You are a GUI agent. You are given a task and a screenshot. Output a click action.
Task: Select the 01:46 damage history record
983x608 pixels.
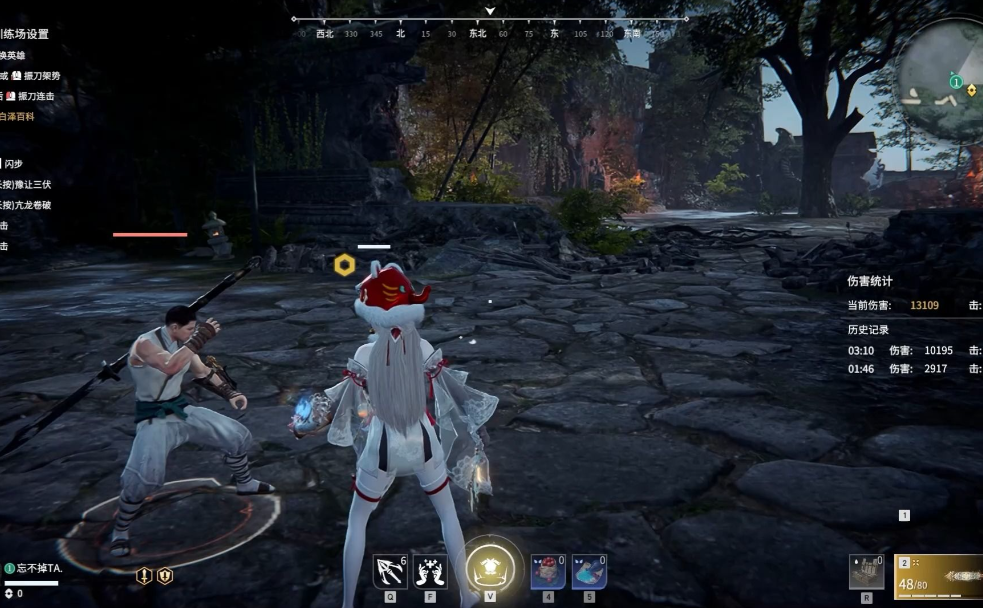tap(900, 369)
